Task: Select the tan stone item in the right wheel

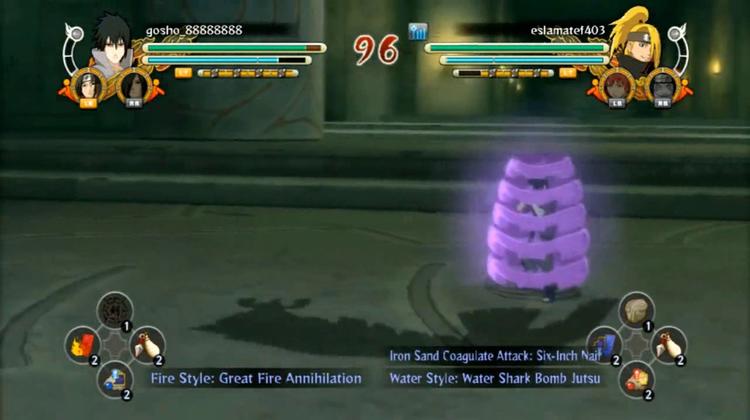Action: [636, 311]
